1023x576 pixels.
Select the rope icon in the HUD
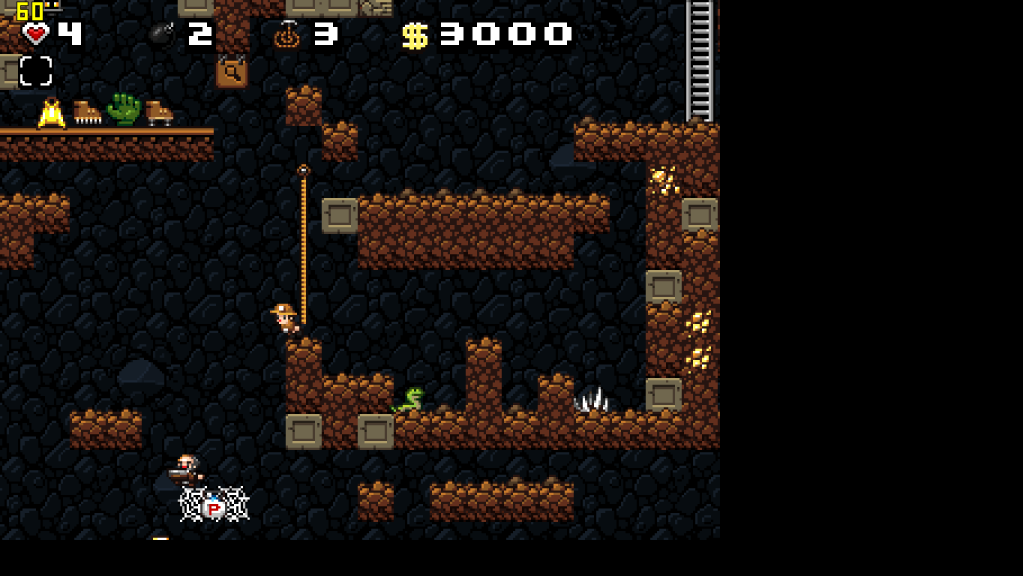(287, 35)
